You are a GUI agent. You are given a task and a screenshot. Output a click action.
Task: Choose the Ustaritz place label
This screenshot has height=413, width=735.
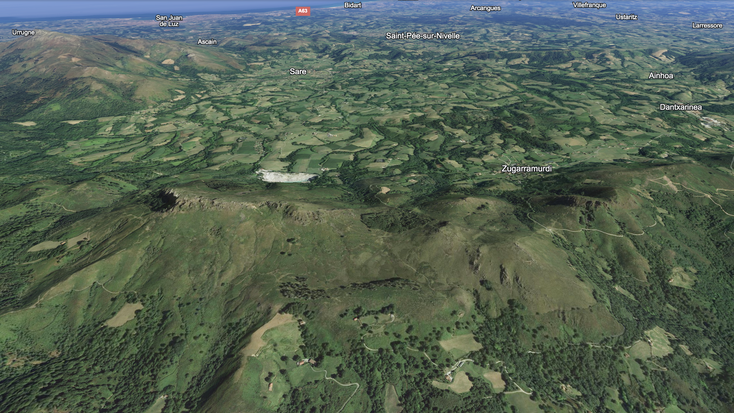click(626, 17)
